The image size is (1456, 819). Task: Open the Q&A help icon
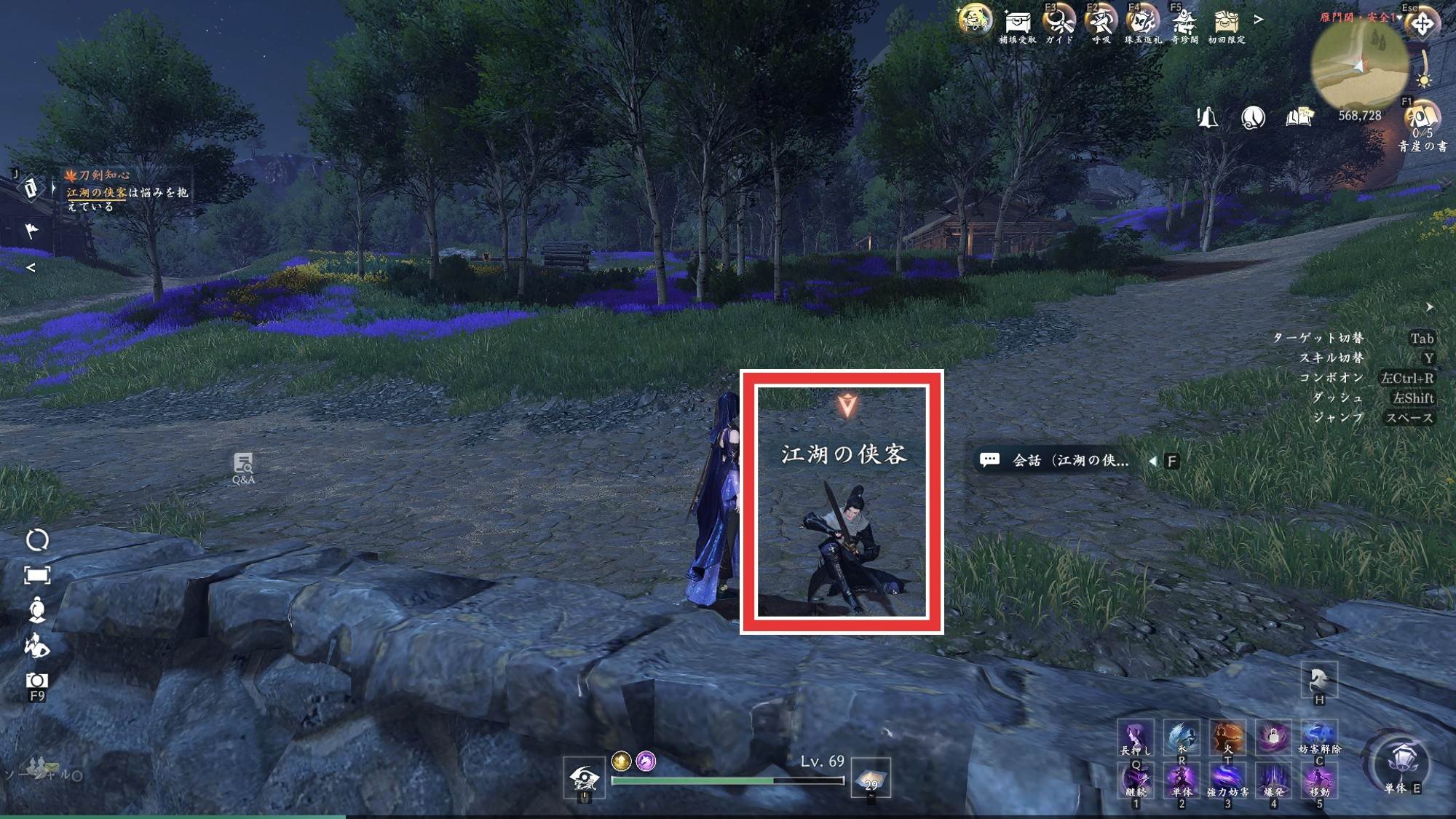243,467
